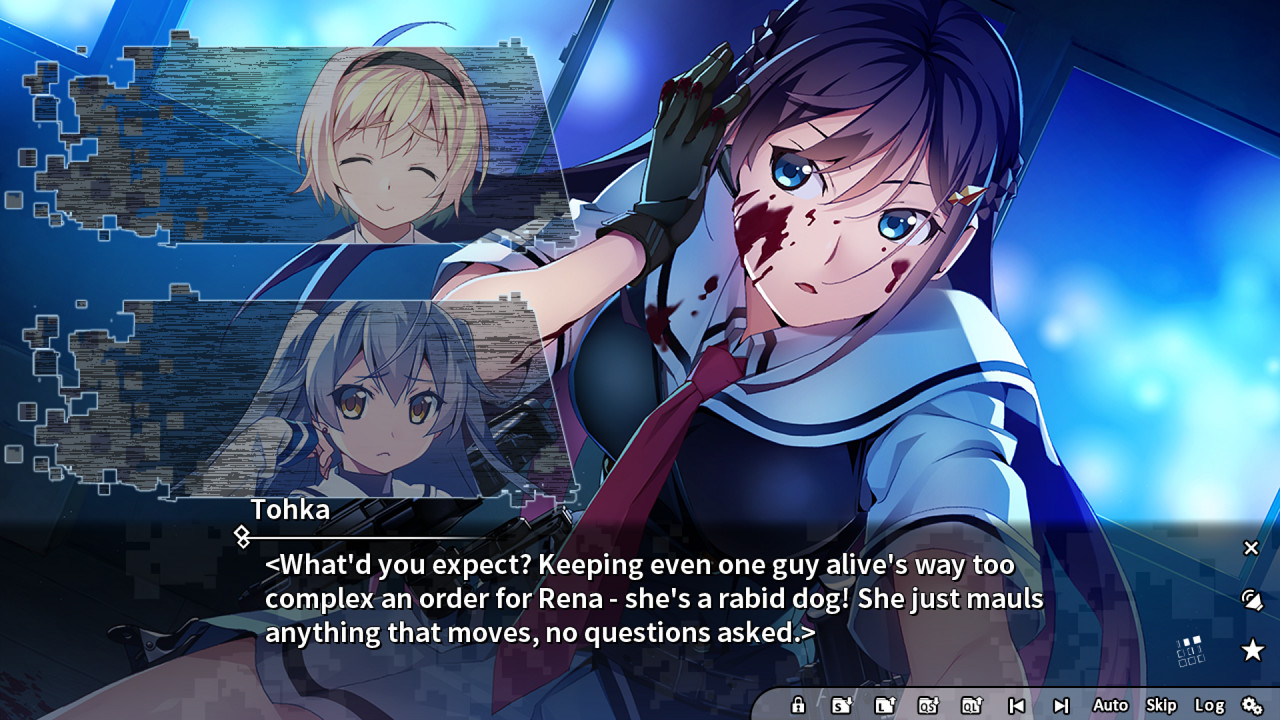This screenshot has width=1280, height=720.
Task: Toggle the padlock icon in the toolbar
Action: pyautogui.click(x=798, y=705)
